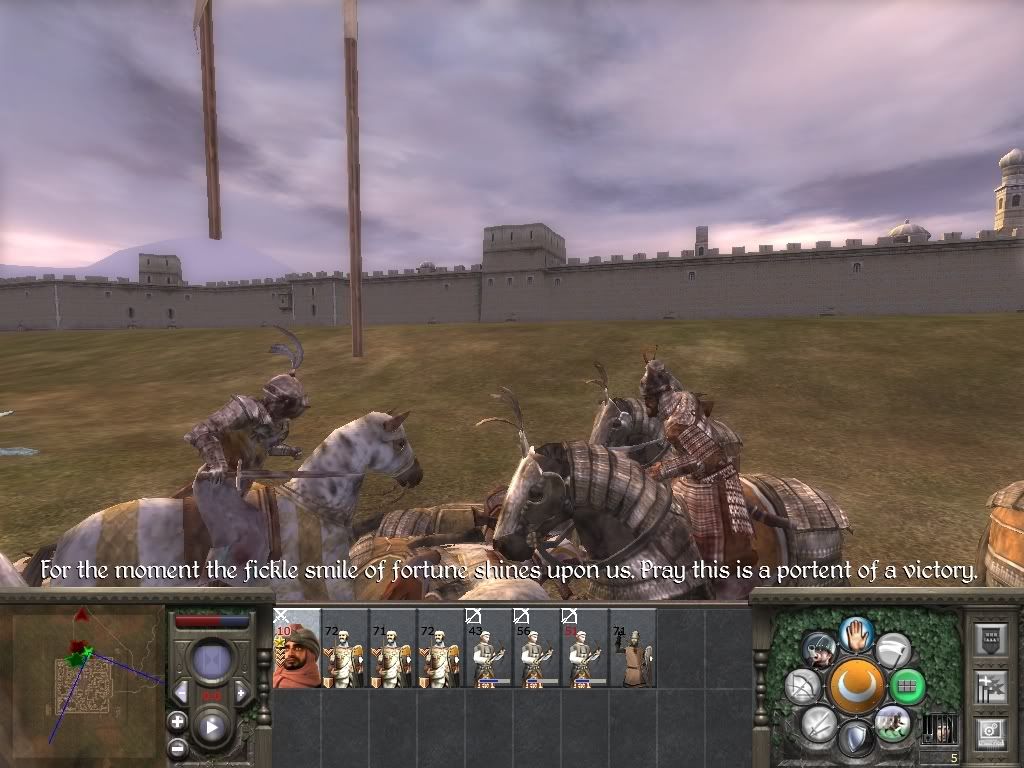
Task: Select the spear infantry unit card
Action: click(x=633, y=648)
